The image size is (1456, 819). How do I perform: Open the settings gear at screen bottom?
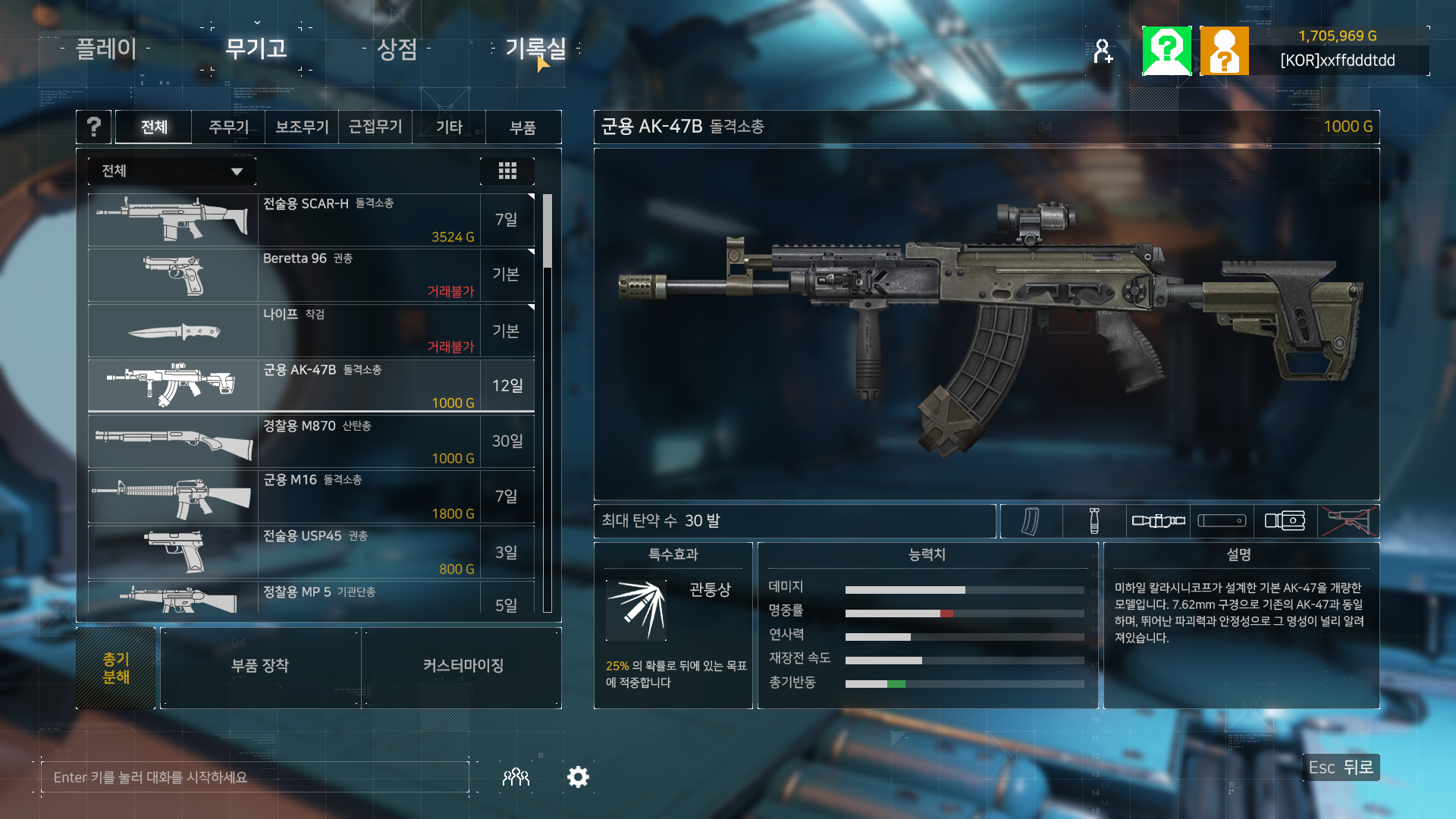[x=578, y=777]
